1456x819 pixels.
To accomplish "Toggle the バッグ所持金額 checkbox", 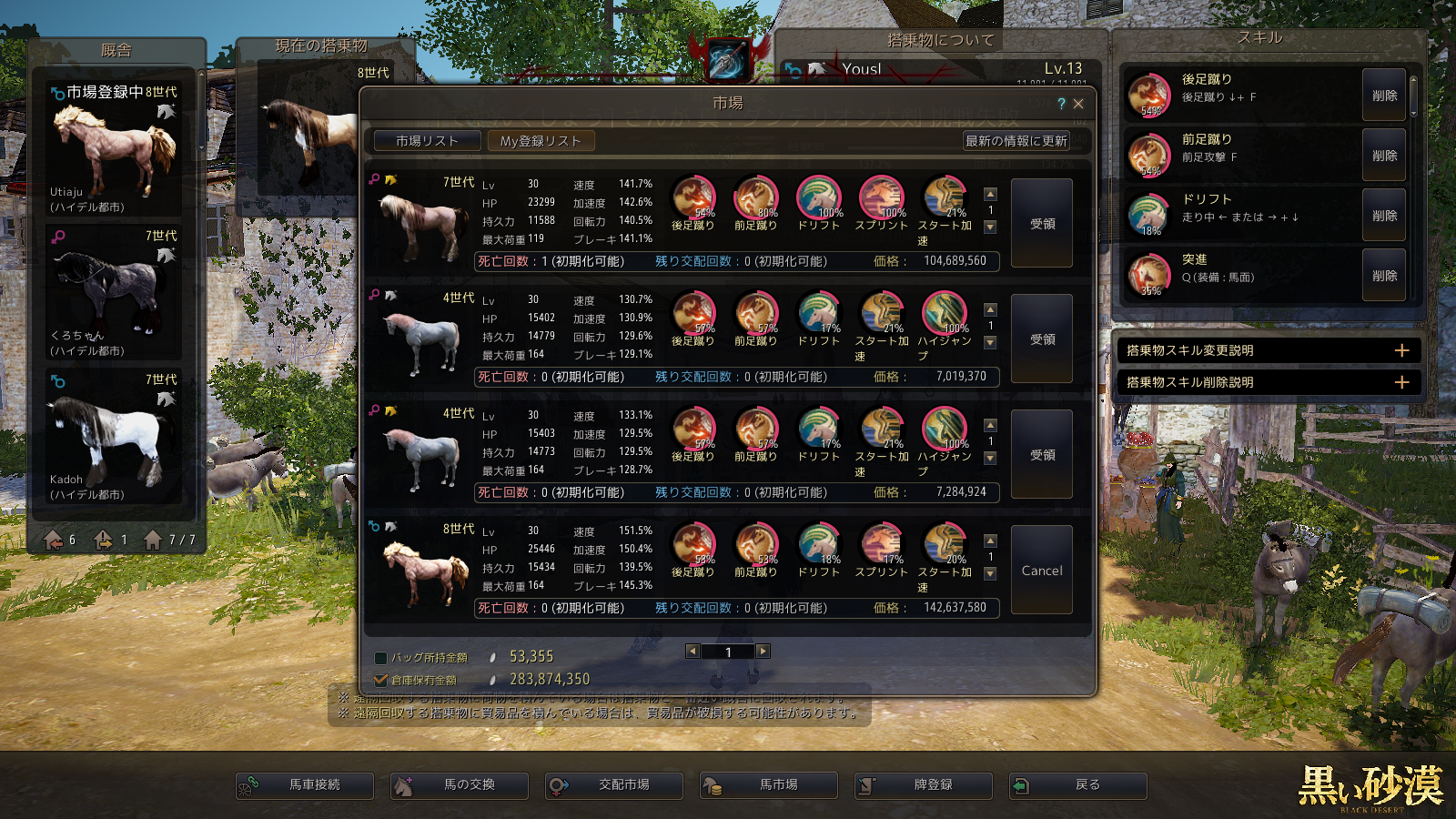I will click(381, 657).
